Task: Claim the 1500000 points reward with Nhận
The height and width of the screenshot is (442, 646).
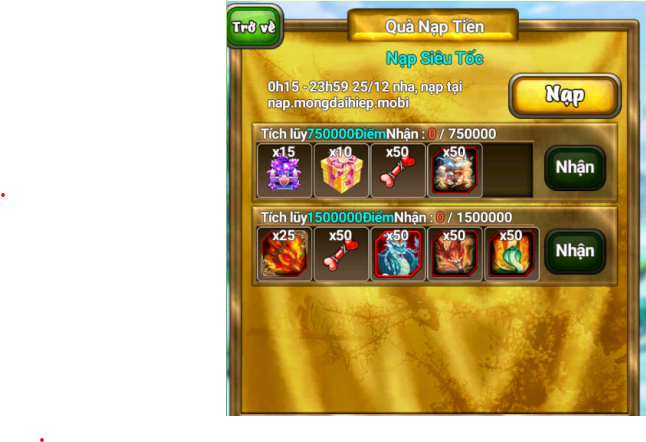Action: (574, 251)
